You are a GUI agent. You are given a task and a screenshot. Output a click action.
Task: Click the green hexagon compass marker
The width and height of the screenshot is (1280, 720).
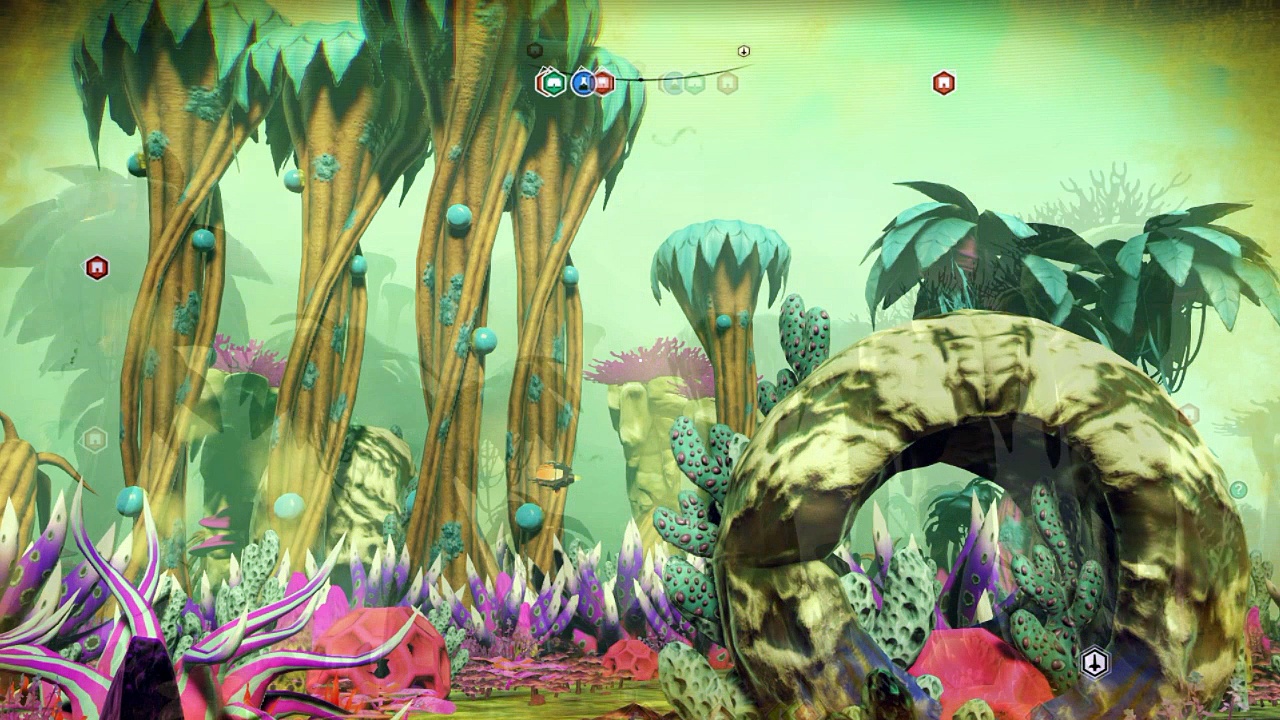tap(553, 83)
